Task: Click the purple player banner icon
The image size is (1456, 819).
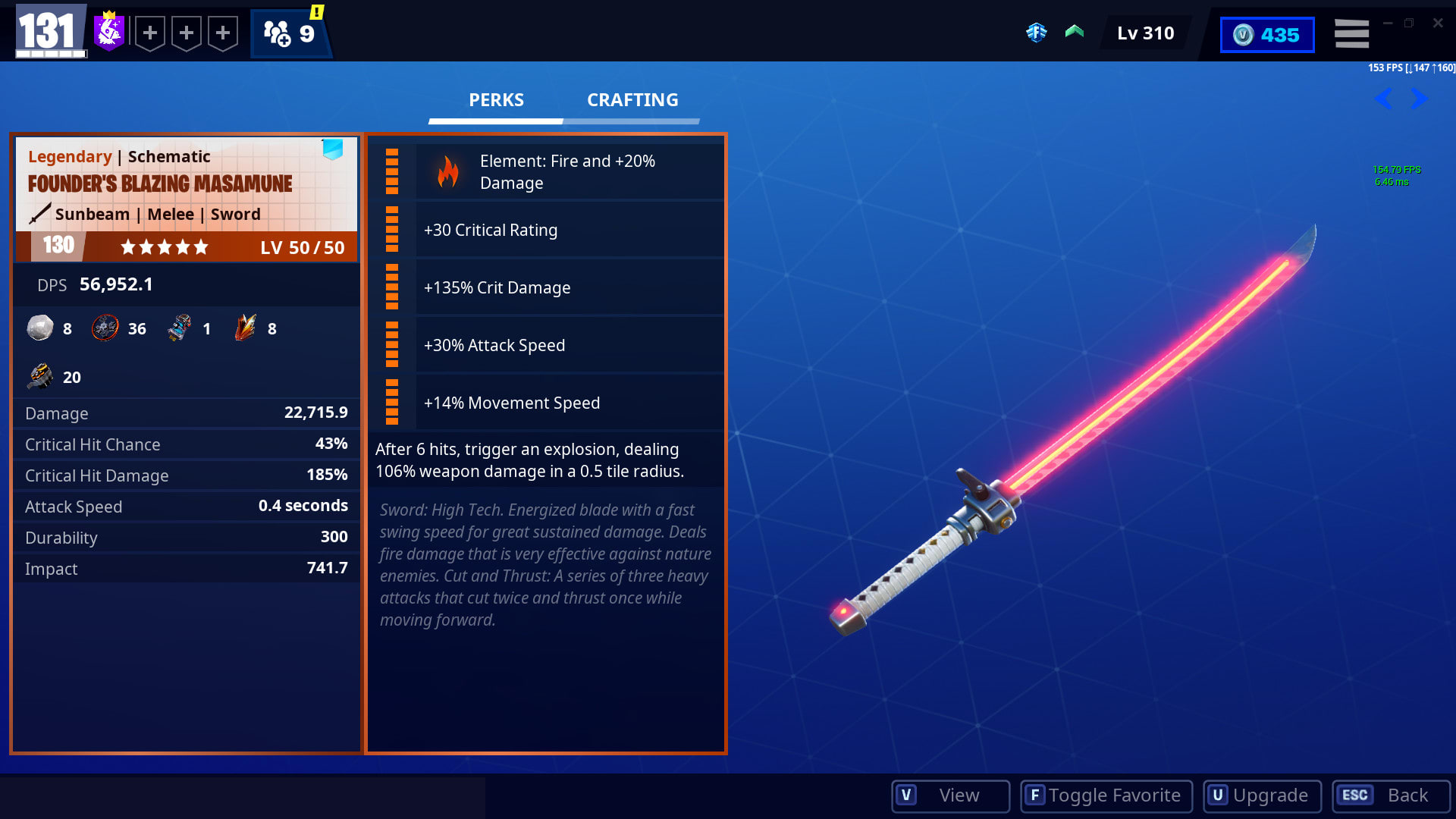Action: tap(109, 32)
